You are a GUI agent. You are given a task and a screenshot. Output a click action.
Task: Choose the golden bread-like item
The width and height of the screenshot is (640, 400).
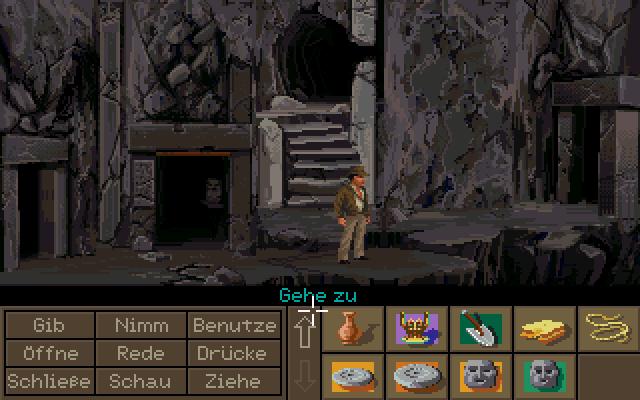click(544, 327)
